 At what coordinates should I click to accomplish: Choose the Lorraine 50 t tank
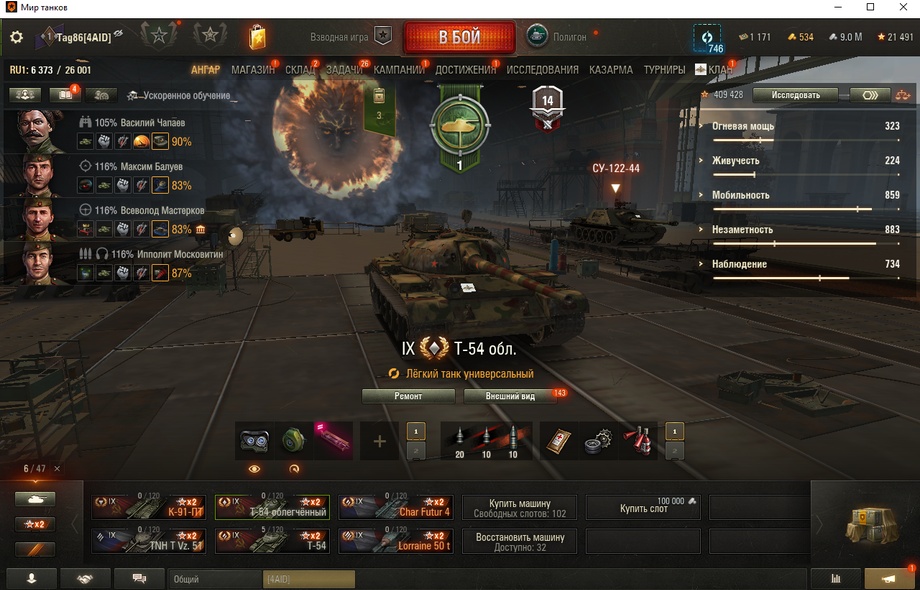396,541
